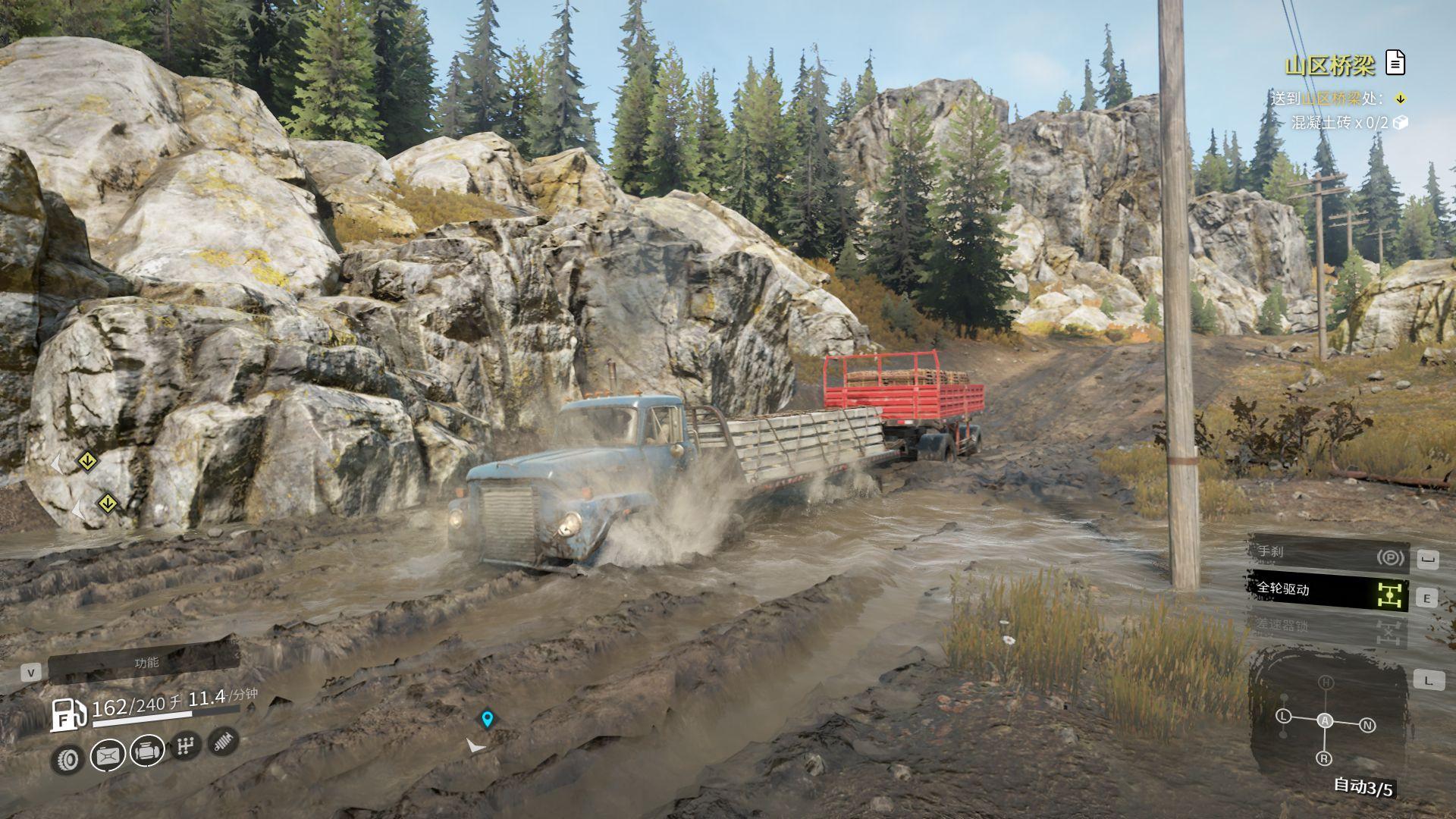Shift to the R reverse gear
This screenshot has width=1456, height=819.
click(x=1324, y=758)
